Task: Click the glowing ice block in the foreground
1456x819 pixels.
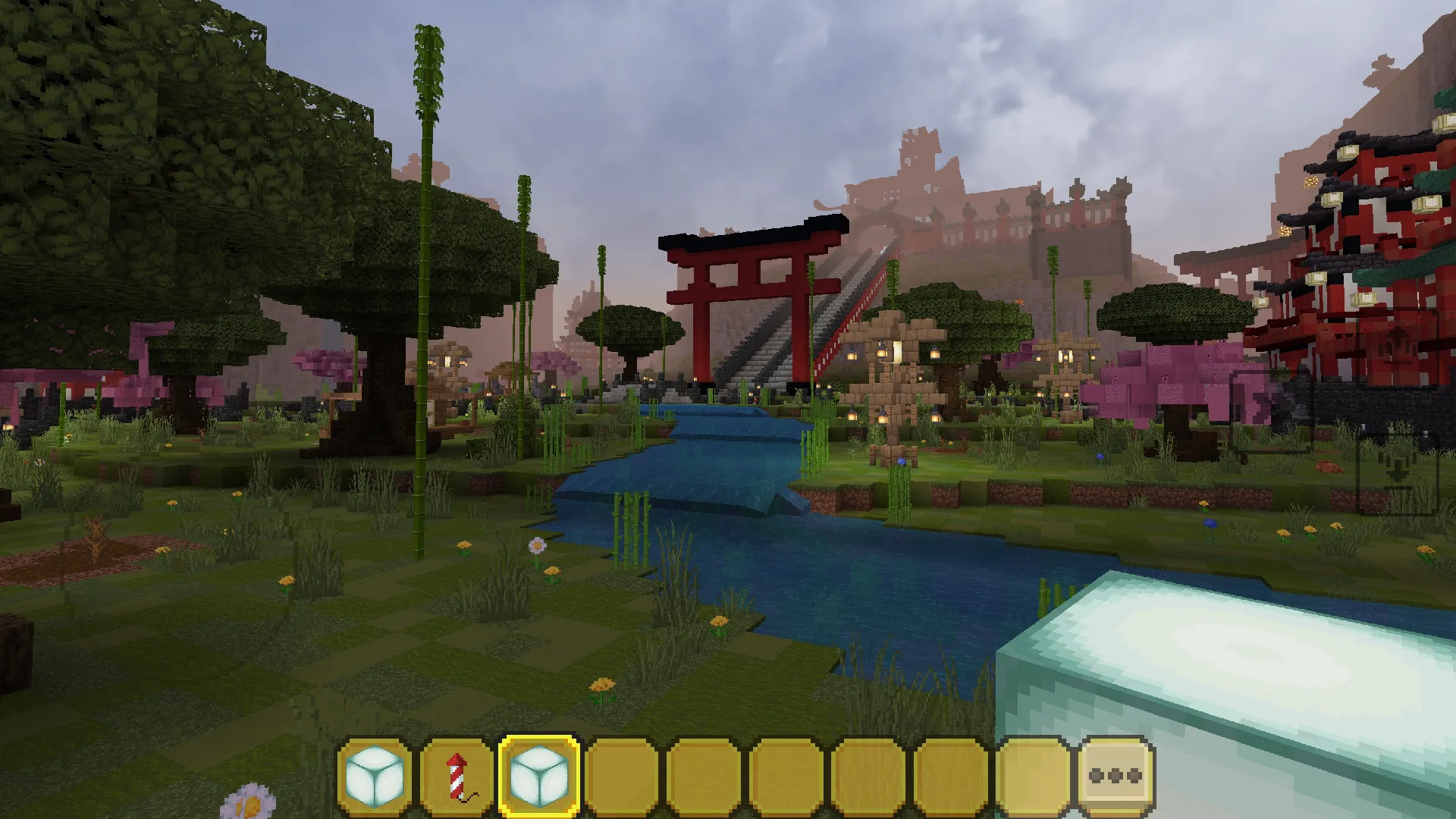Action: (x=1251, y=667)
